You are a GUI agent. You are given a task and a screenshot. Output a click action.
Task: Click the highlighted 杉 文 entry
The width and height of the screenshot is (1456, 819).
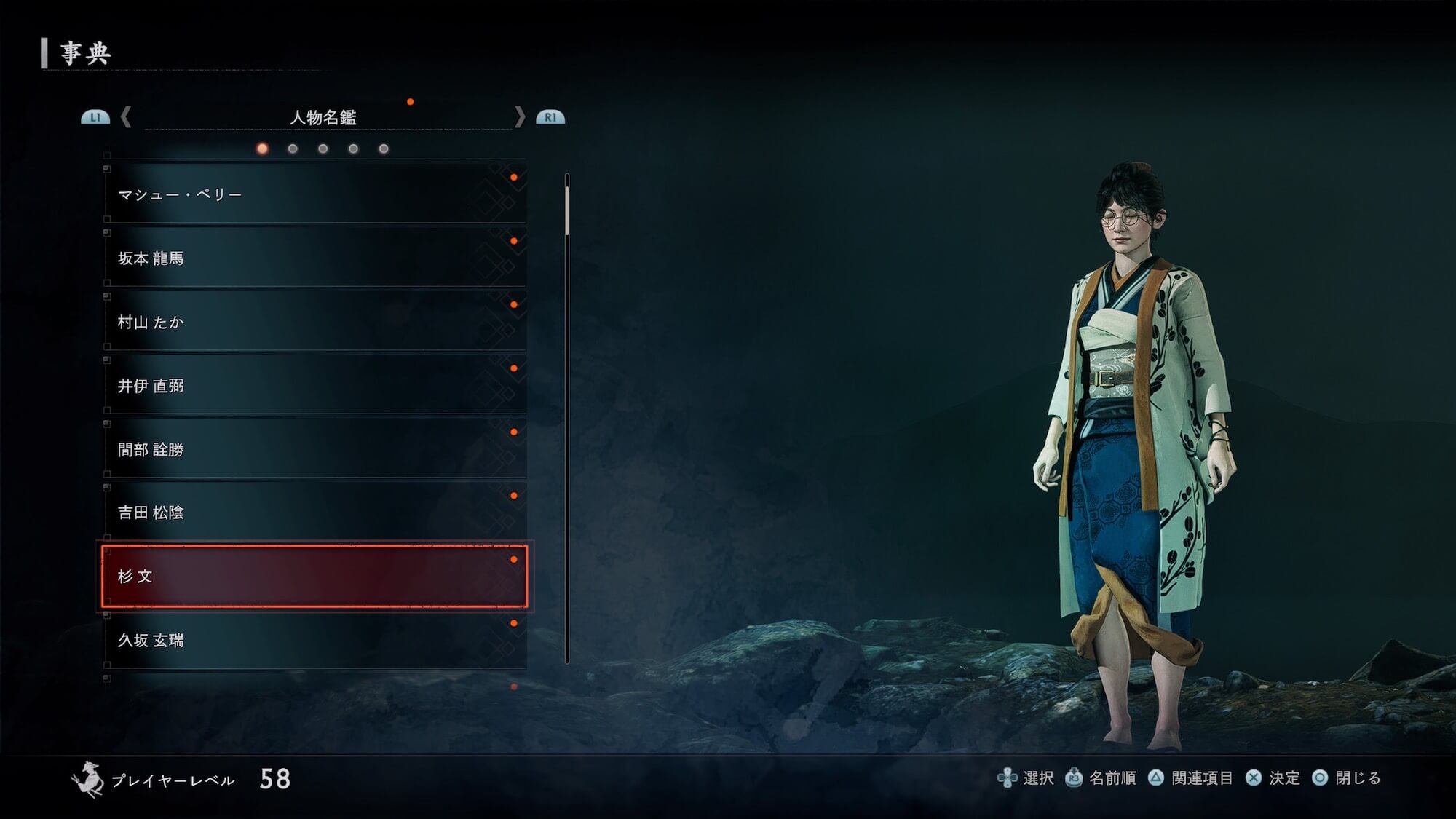pyautogui.click(x=314, y=576)
